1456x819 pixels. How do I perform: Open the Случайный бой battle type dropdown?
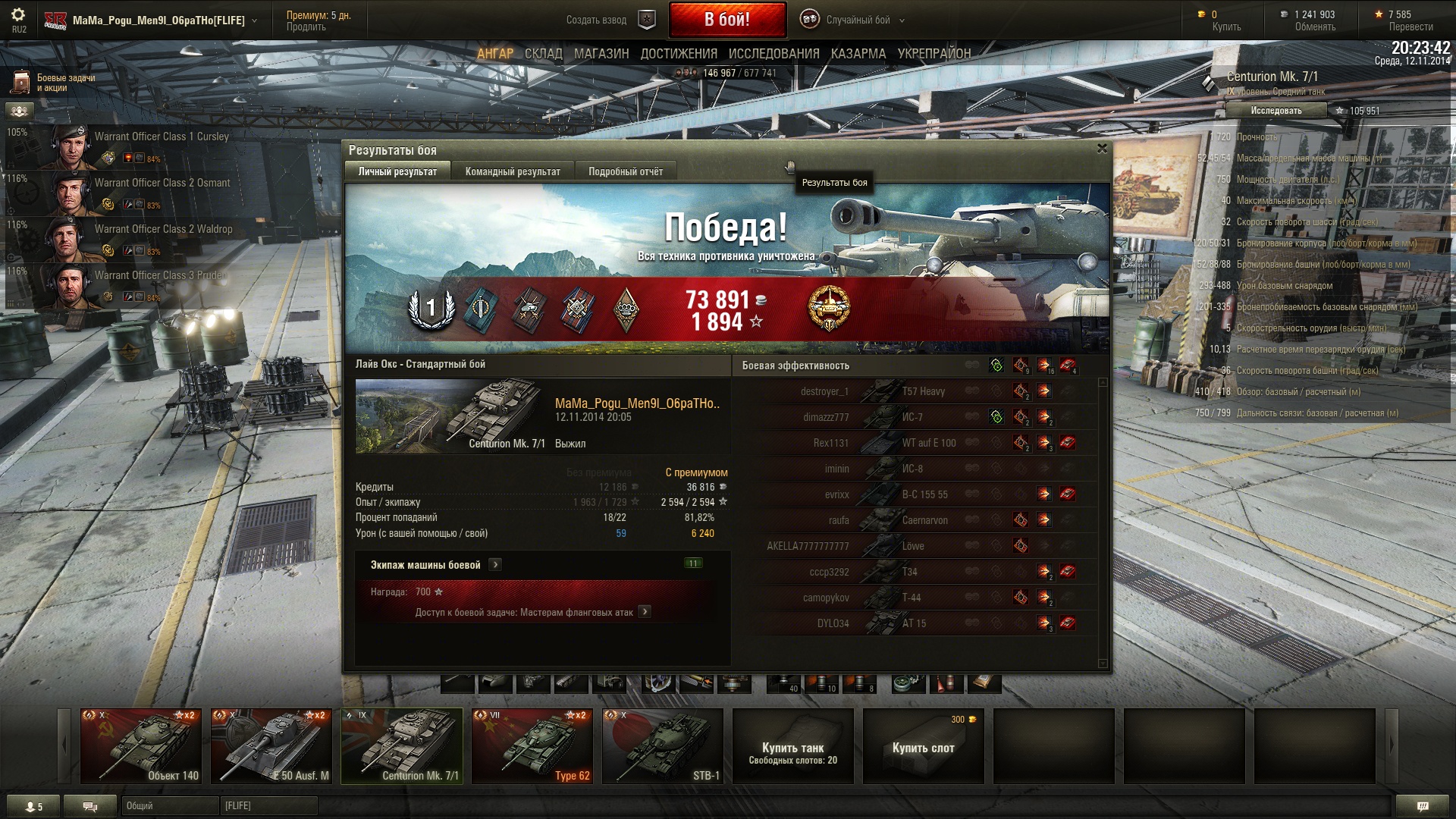point(858,20)
